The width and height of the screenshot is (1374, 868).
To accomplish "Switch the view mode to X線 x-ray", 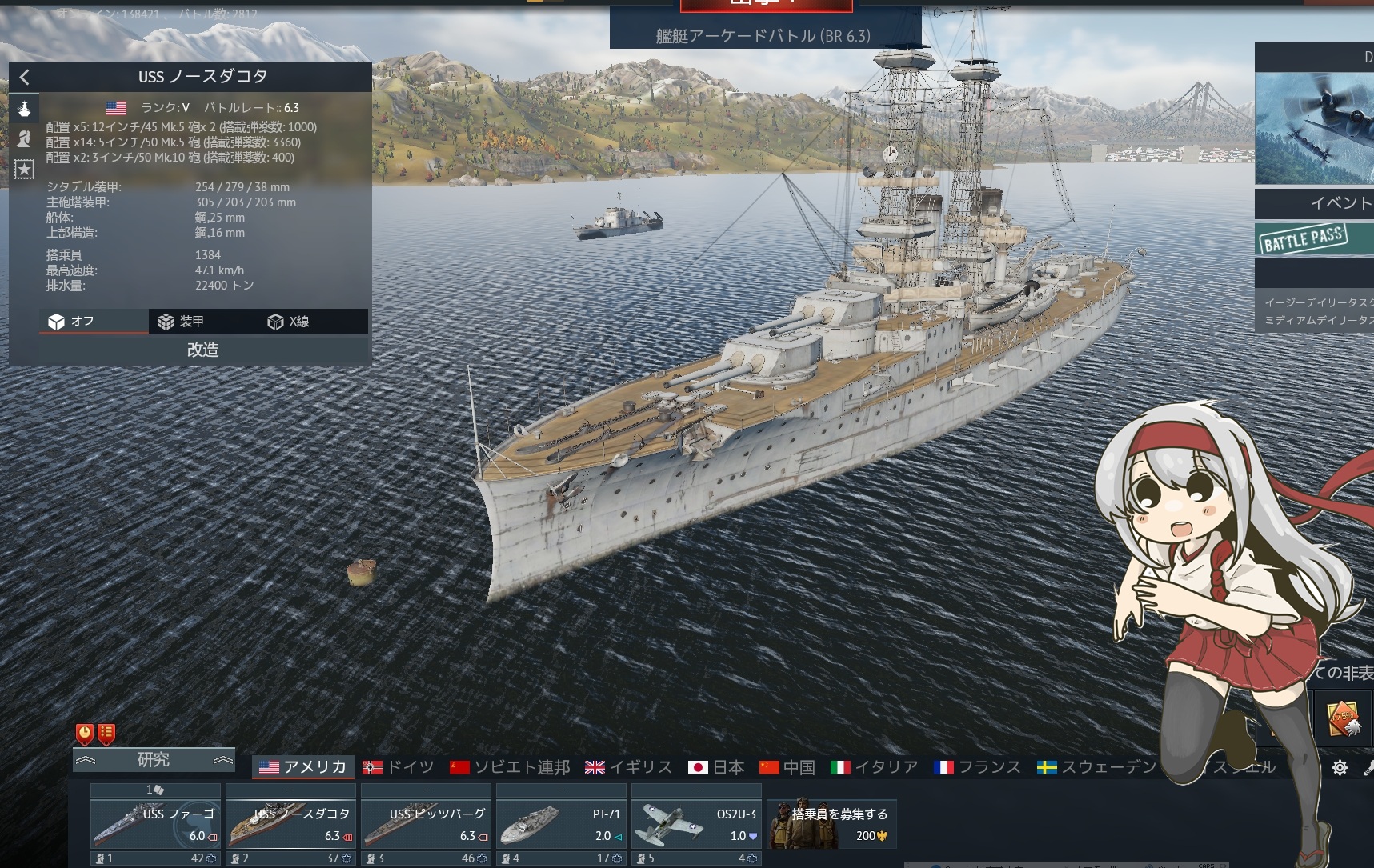I will coord(289,322).
